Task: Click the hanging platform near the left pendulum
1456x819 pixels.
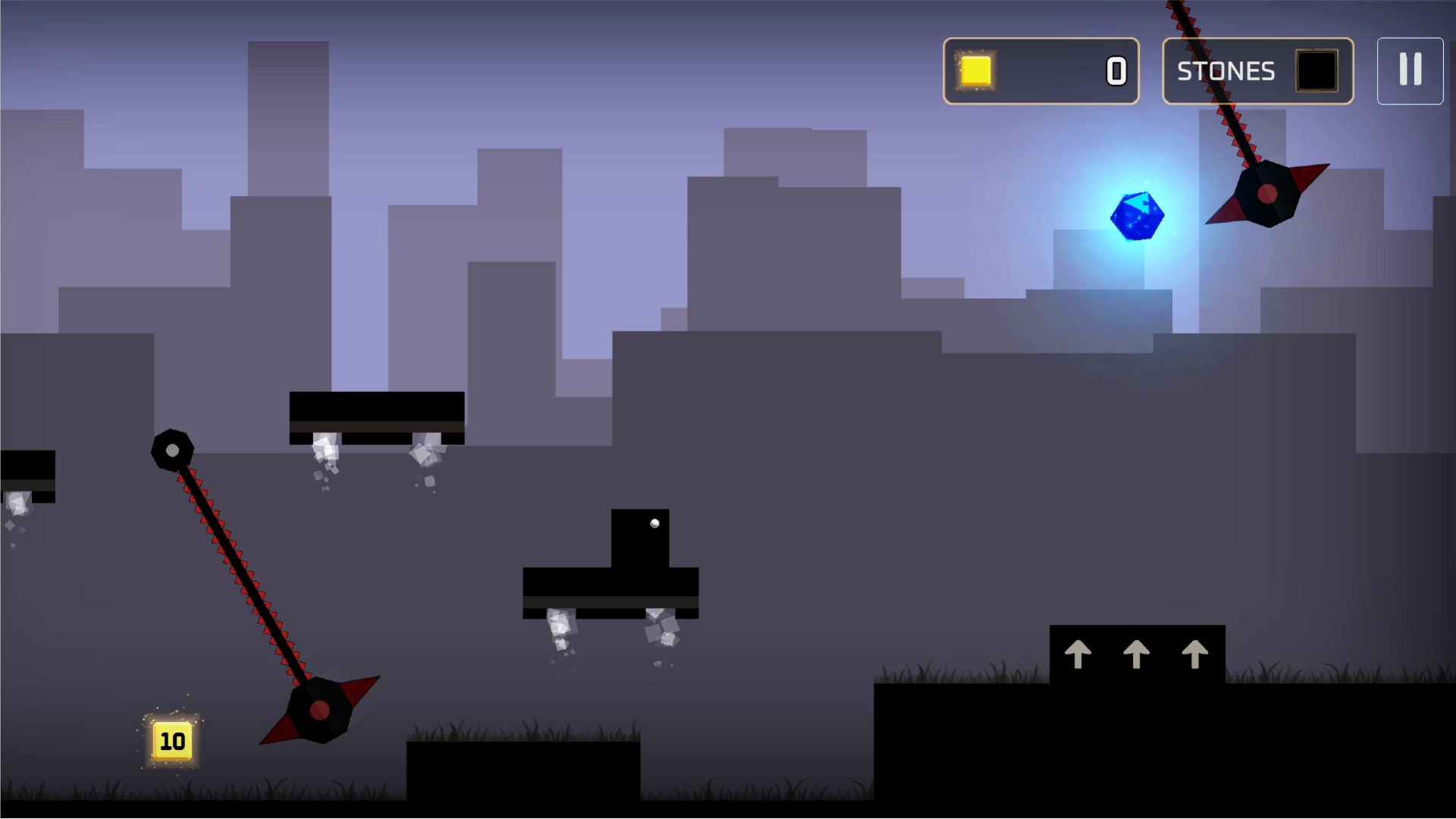Action: coord(377,416)
